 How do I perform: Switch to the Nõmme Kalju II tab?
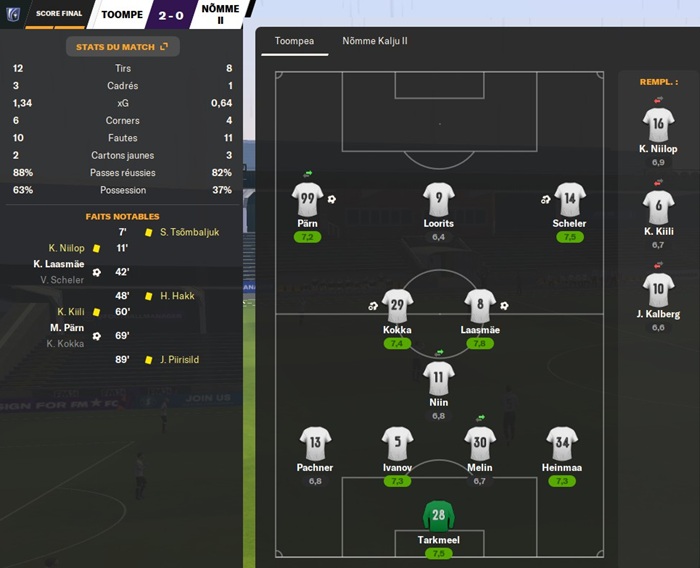tap(375, 41)
